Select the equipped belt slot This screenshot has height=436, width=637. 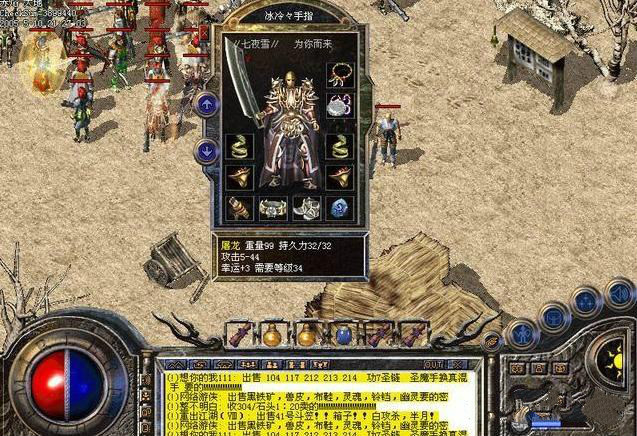click(x=273, y=208)
